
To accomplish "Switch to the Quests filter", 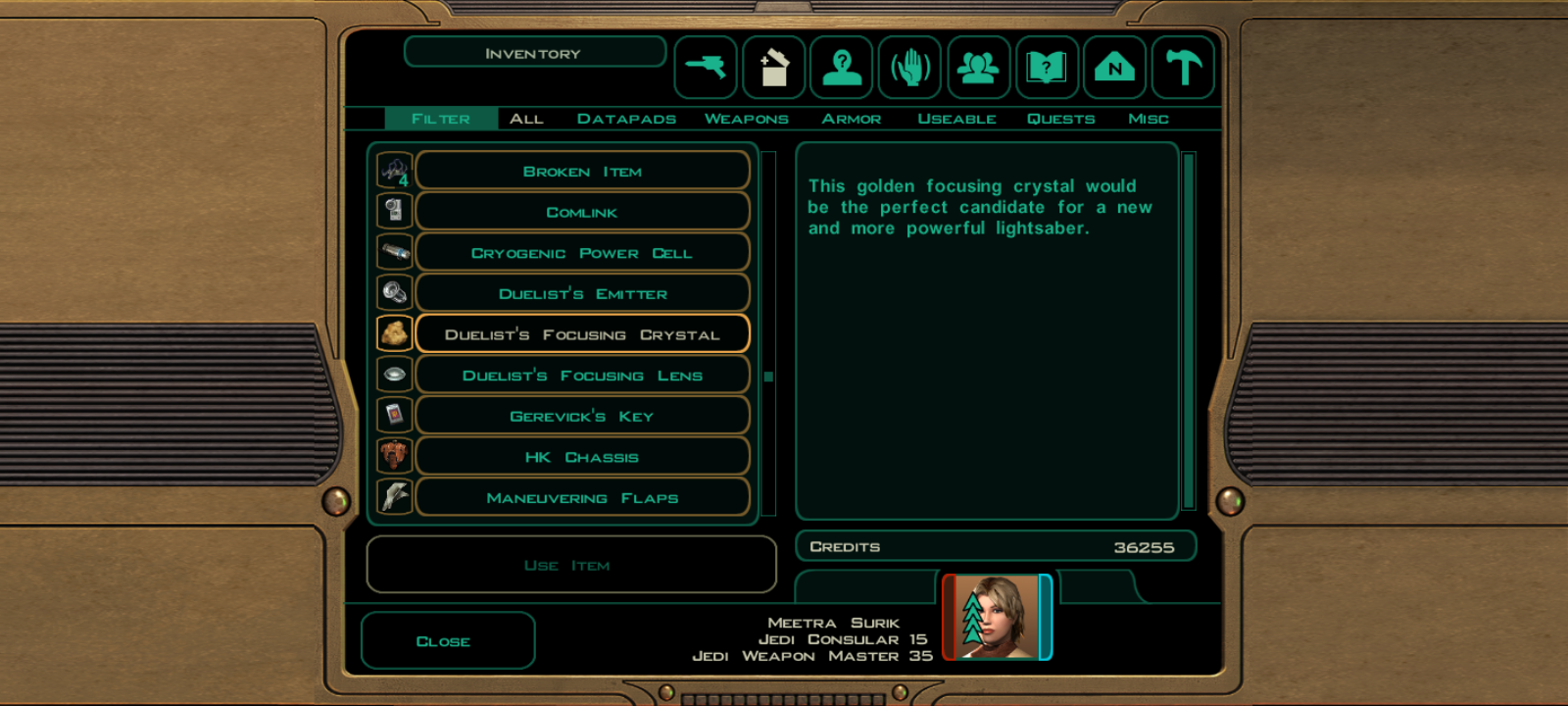I will tap(1060, 119).
